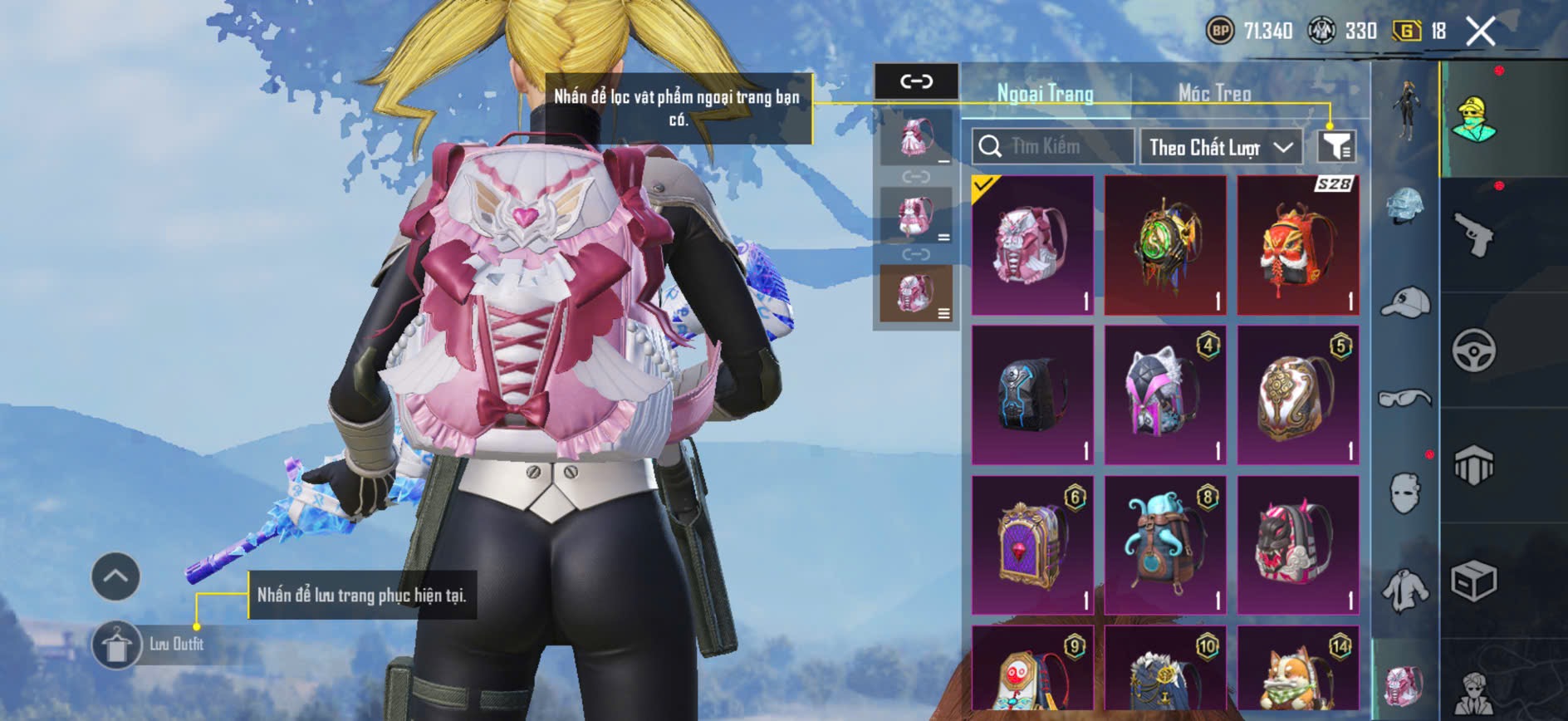1568x721 pixels.
Task: Switch to the Ngoại Trang tab
Action: [x=1045, y=93]
